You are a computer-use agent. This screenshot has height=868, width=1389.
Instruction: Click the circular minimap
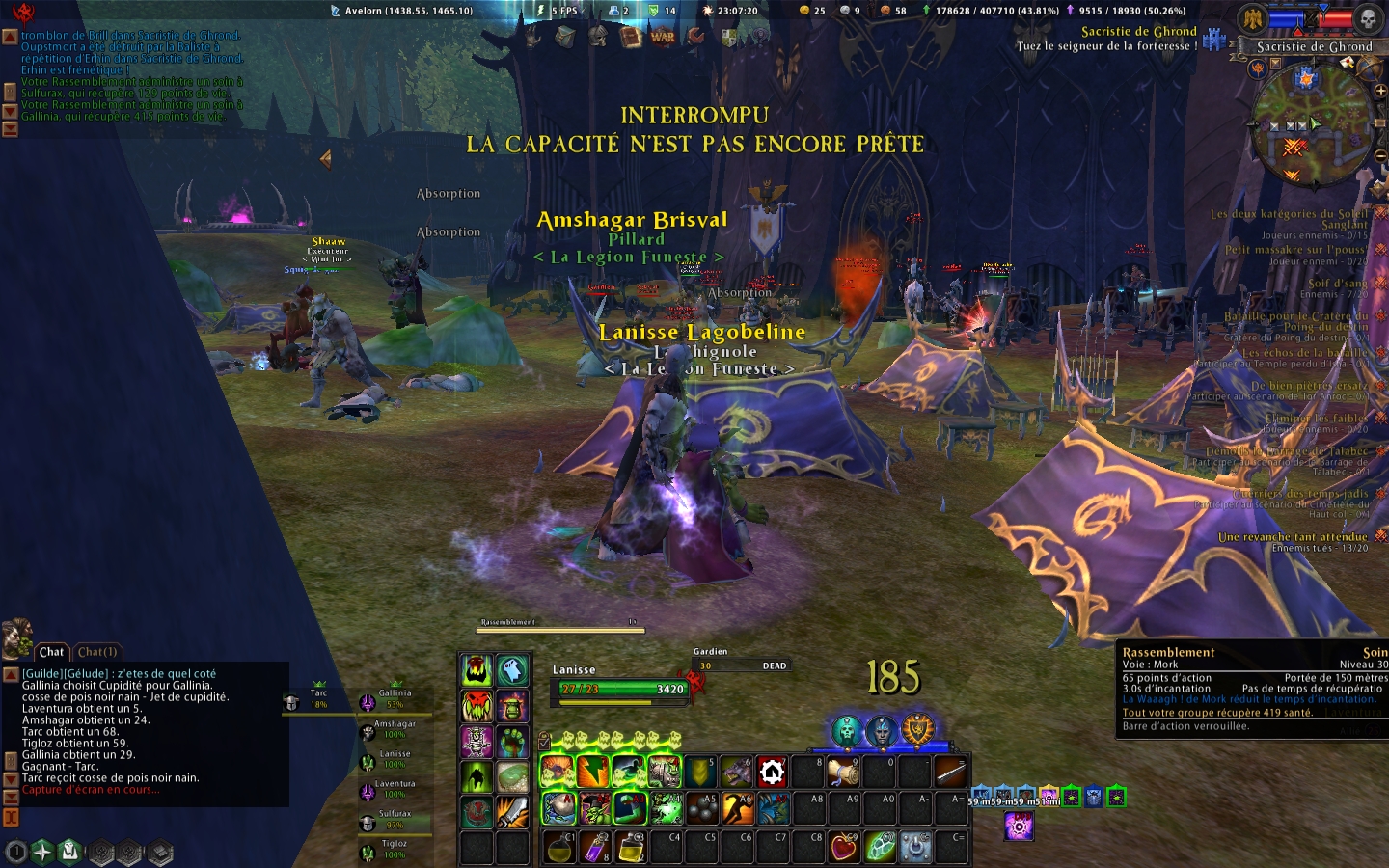pos(1314,126)
